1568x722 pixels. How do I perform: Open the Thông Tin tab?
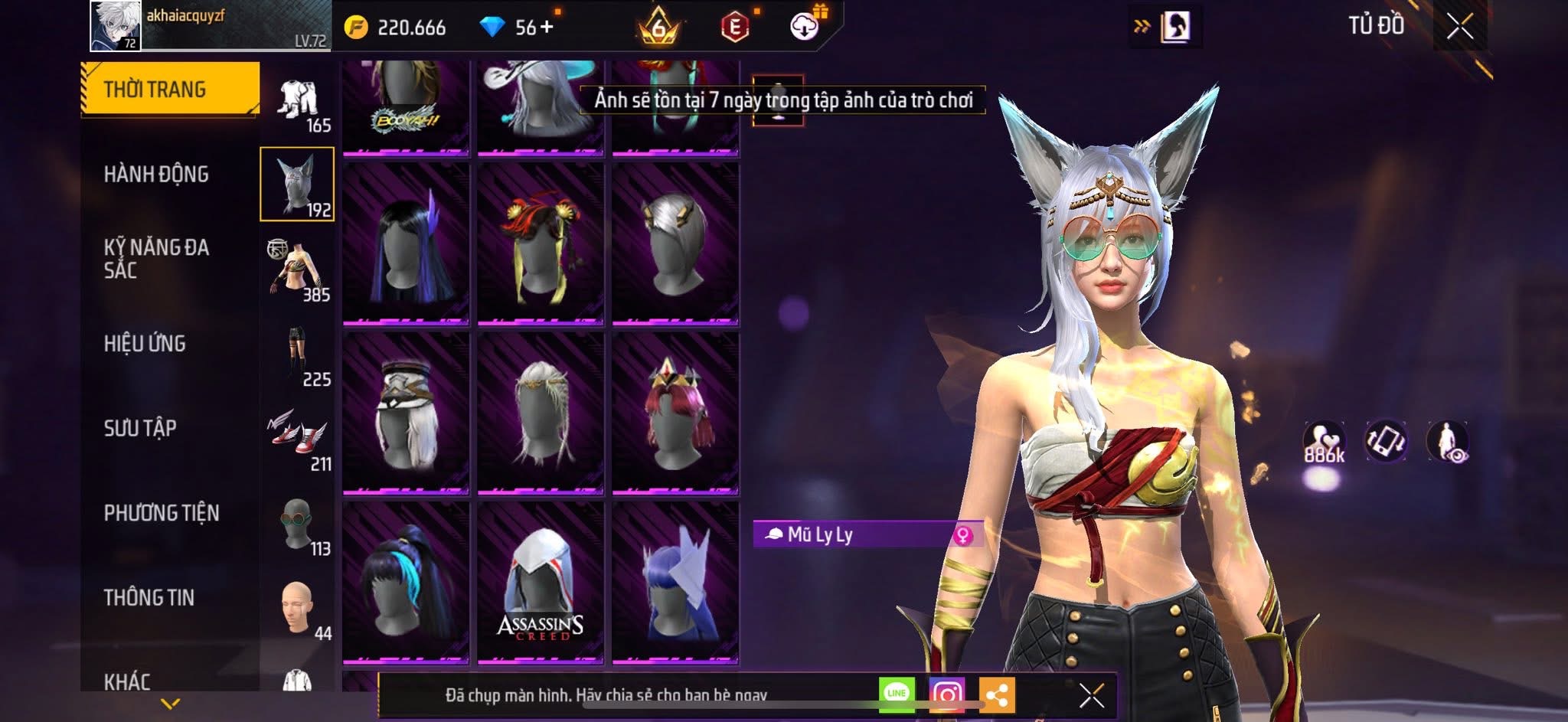point(149,597)
